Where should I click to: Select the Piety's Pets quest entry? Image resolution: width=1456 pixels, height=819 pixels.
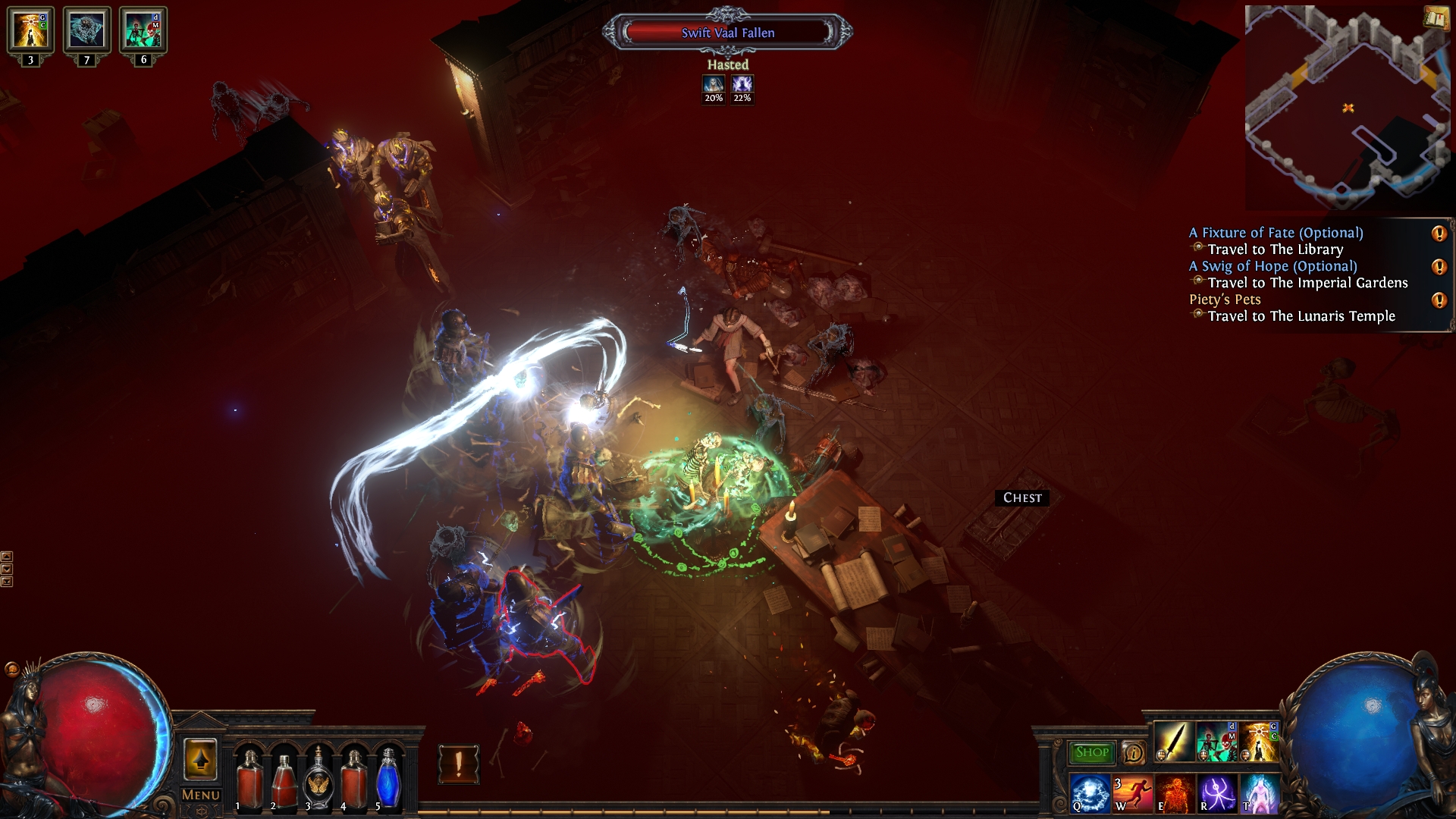1224,300
